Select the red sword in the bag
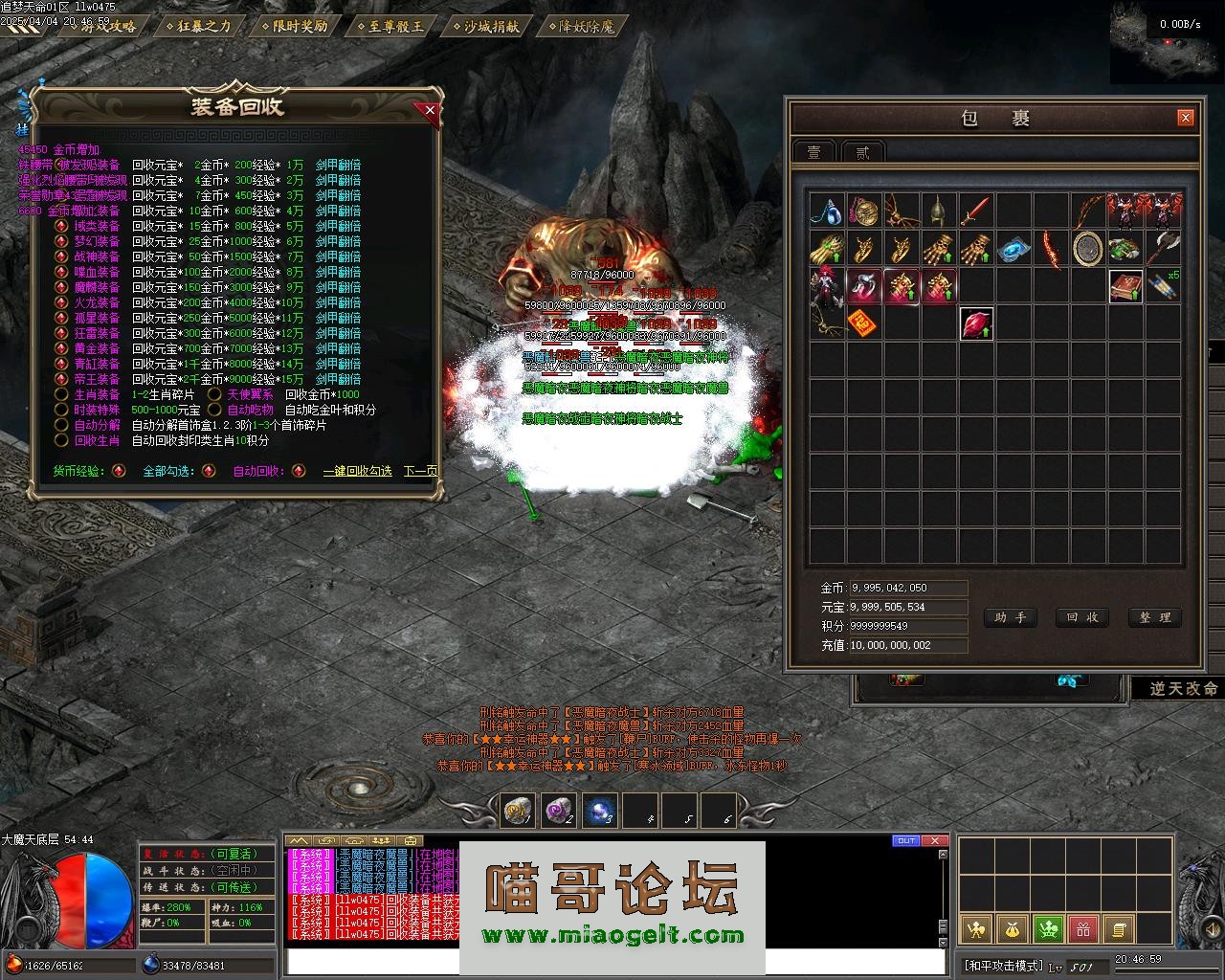This screenshot has height=980, width=1225. pyautogui.click(x=976, y=211)
